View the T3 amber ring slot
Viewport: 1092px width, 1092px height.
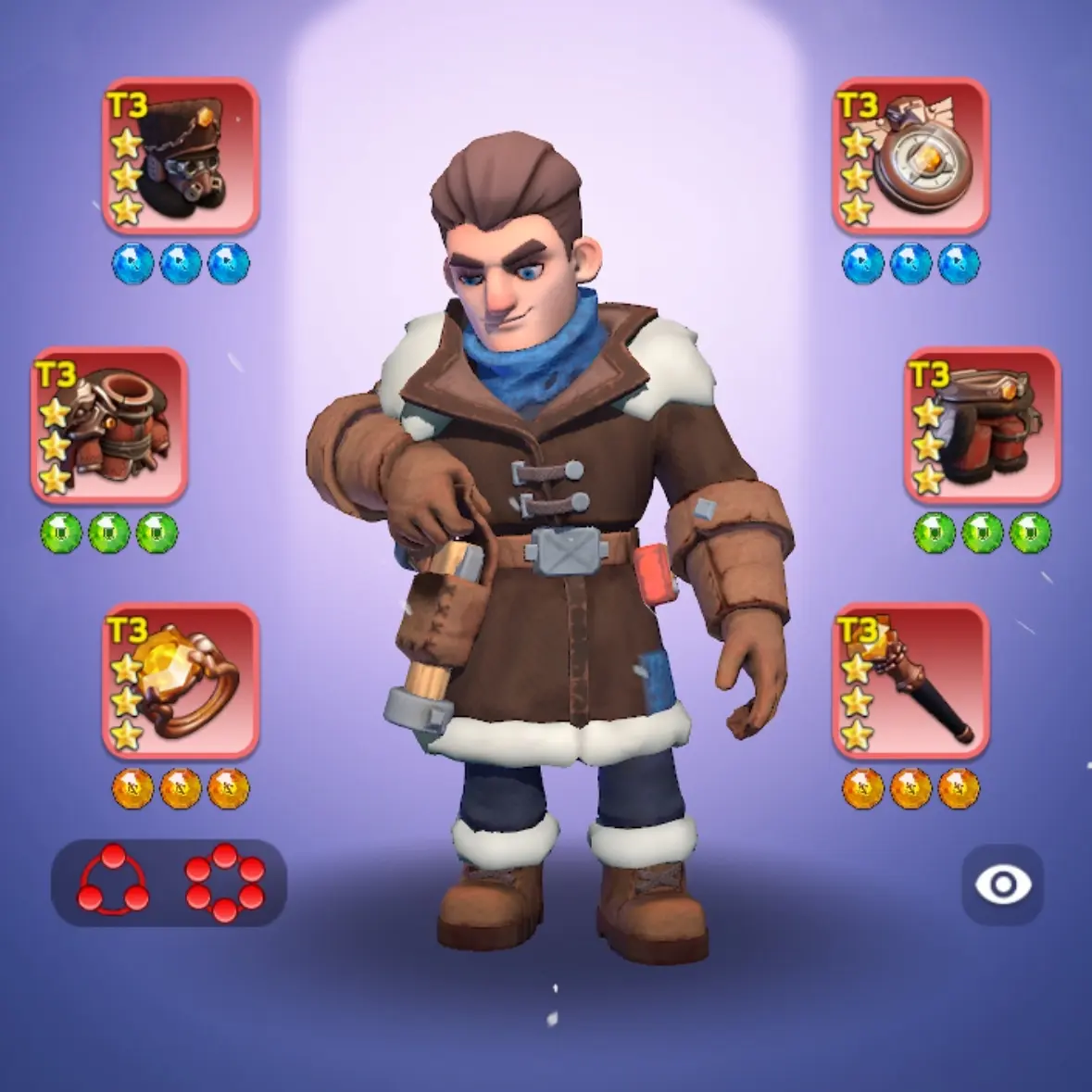(x=181, y=682)
